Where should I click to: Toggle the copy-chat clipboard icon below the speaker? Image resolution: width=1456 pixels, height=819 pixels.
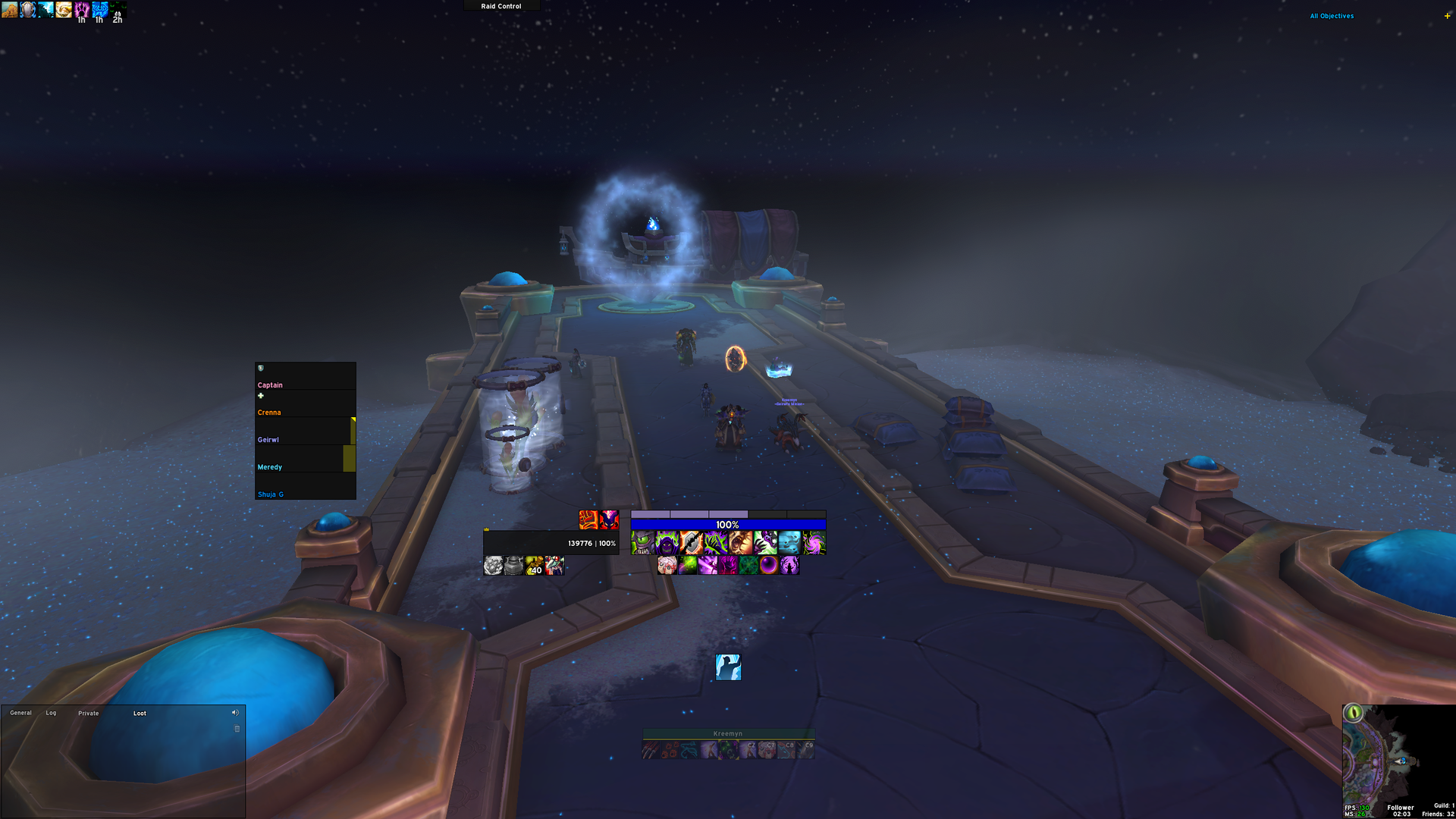pos(236,728)
